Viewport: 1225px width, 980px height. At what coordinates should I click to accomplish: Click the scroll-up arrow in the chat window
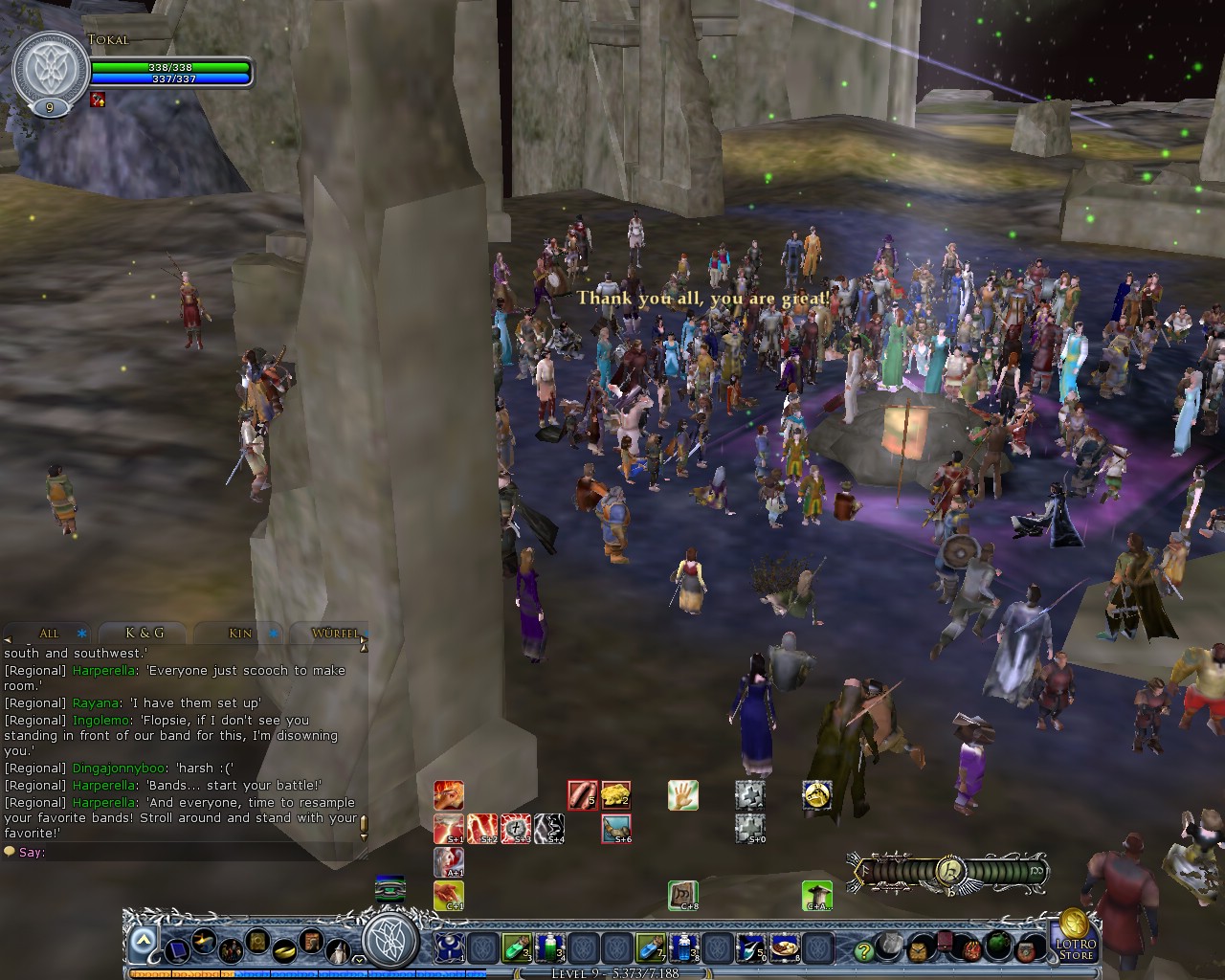pos(364,649)
